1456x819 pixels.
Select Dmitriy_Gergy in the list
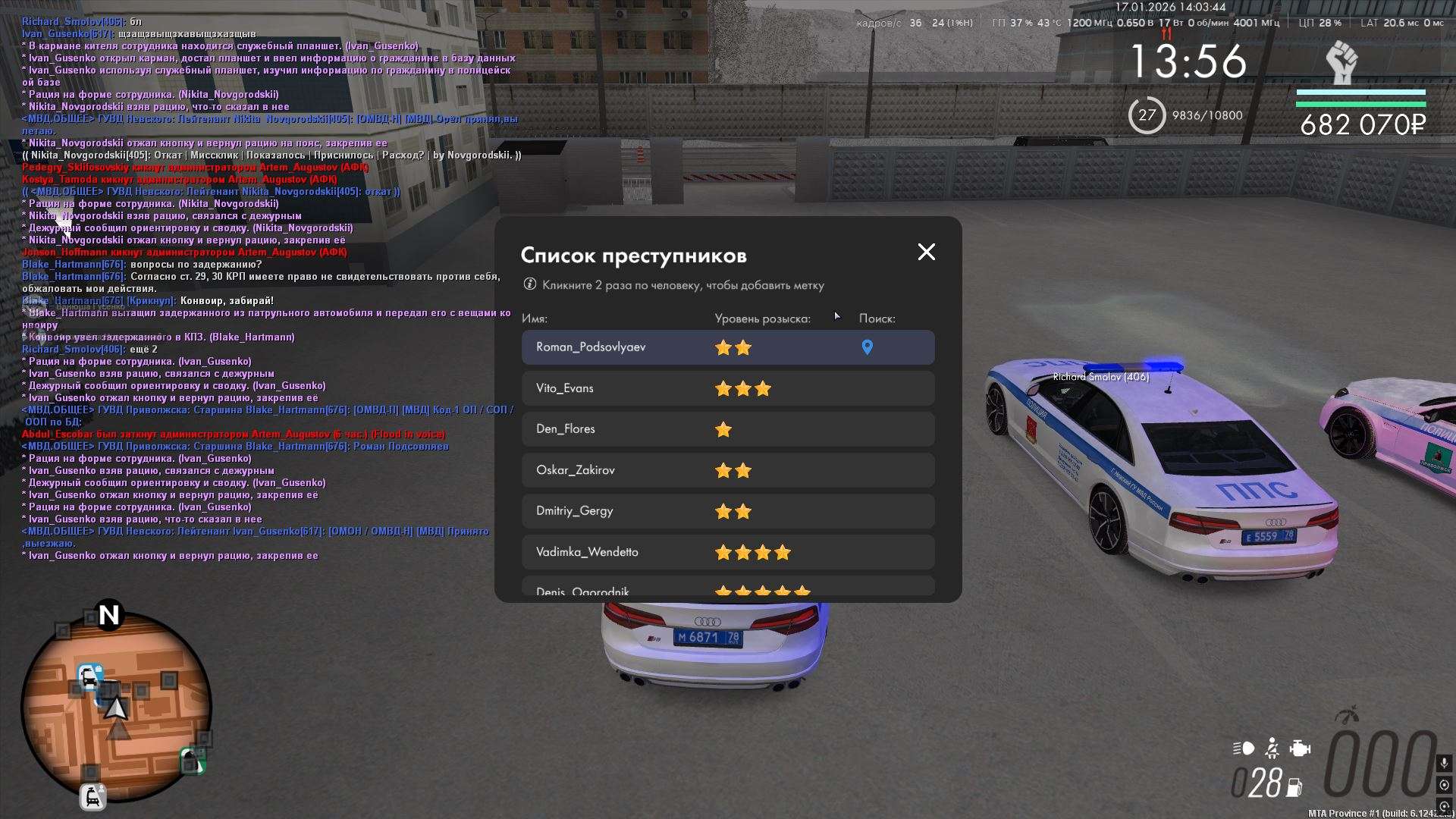point(575,511)
